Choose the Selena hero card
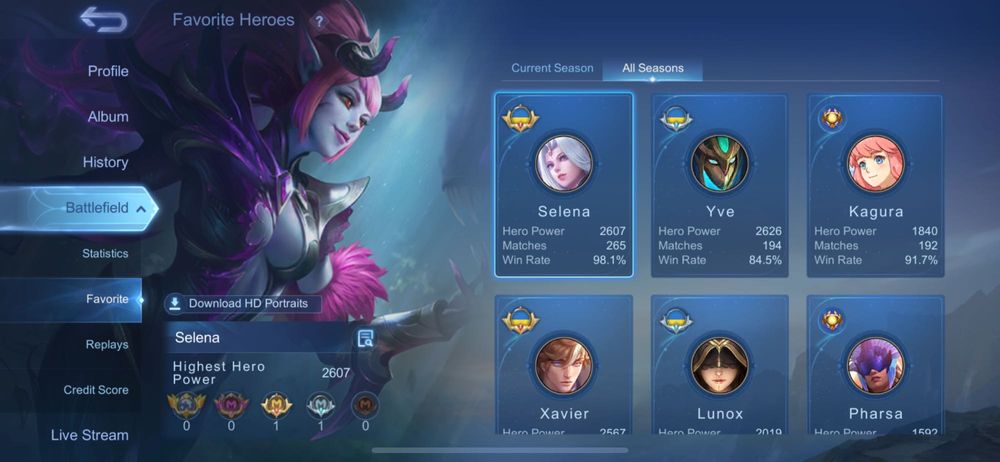Image resolution: width=1000 pixels, height=462 pixels. tap(564, 185)
